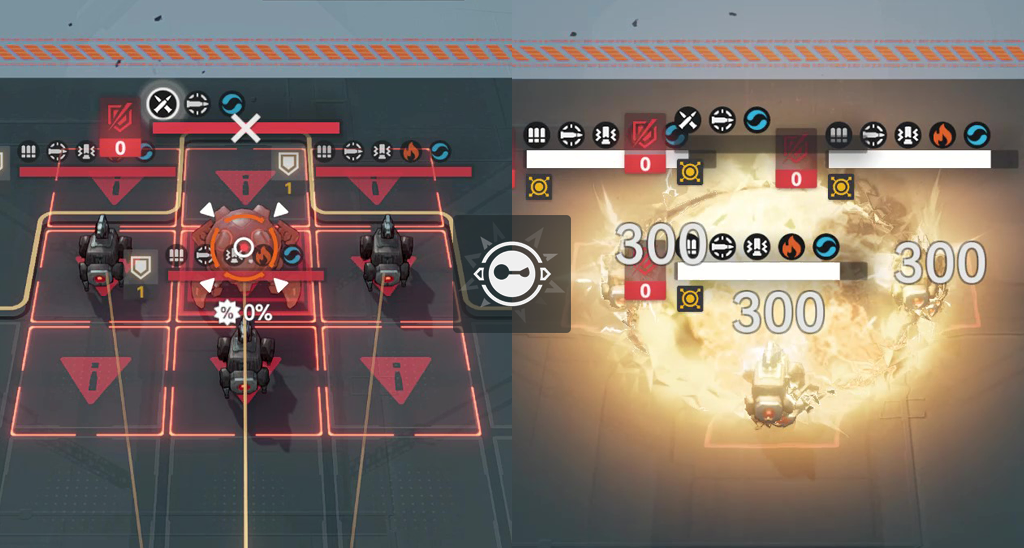Image resolution: width=1024 pixels, height=548 pixels.
Task: Select the enemy marked with the orange reticle
Action: 244,249
